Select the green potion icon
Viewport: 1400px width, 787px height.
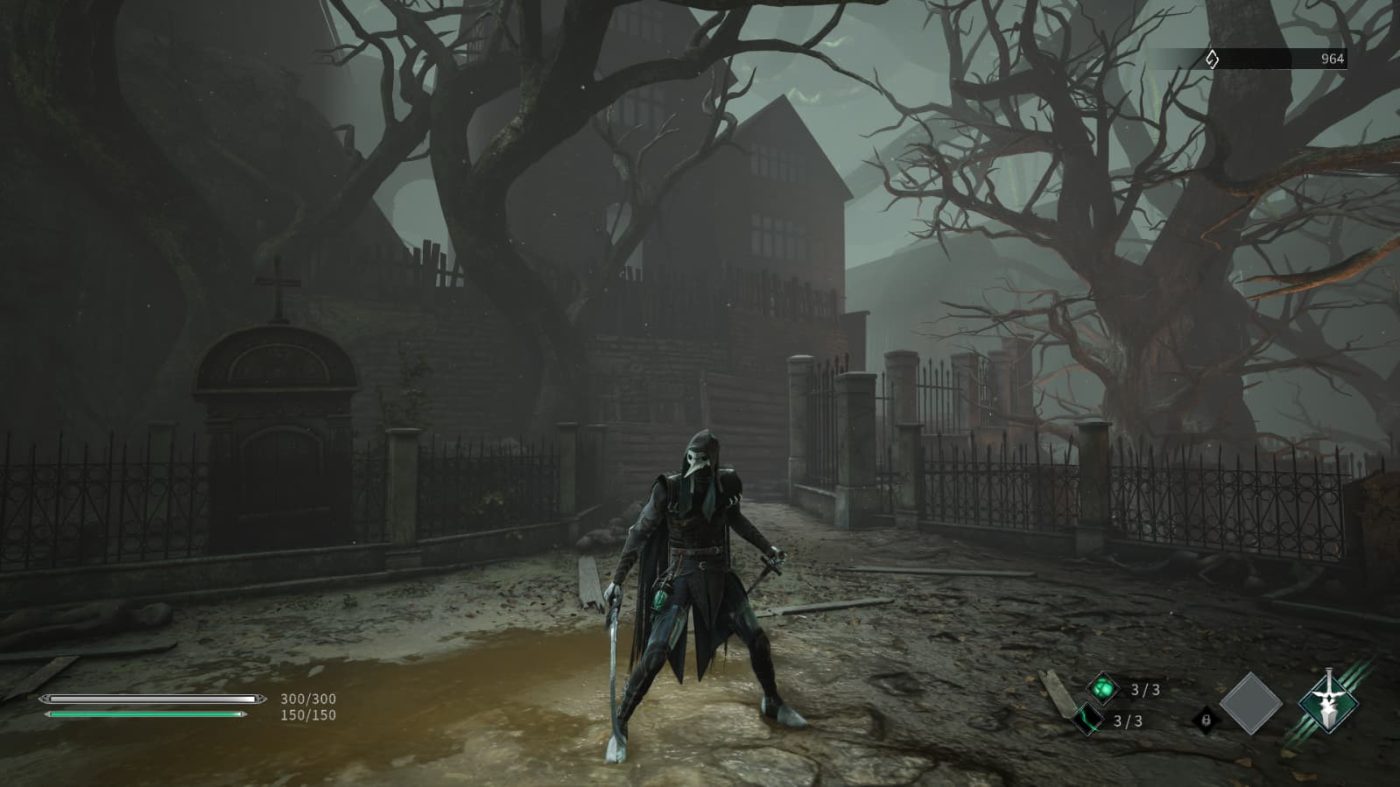coord(1103,689)
